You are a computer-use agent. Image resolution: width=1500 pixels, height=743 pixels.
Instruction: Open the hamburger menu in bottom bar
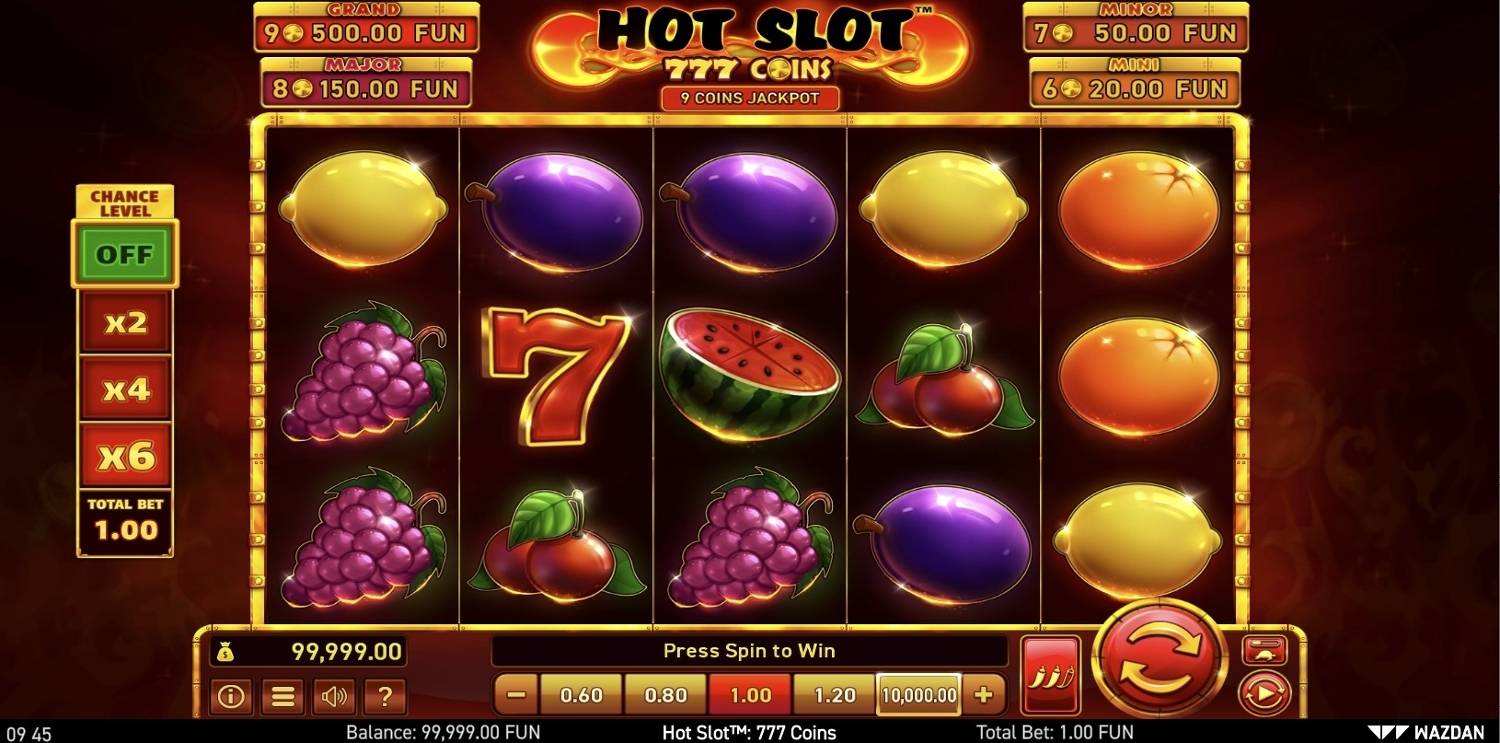[x=281, y=697]
